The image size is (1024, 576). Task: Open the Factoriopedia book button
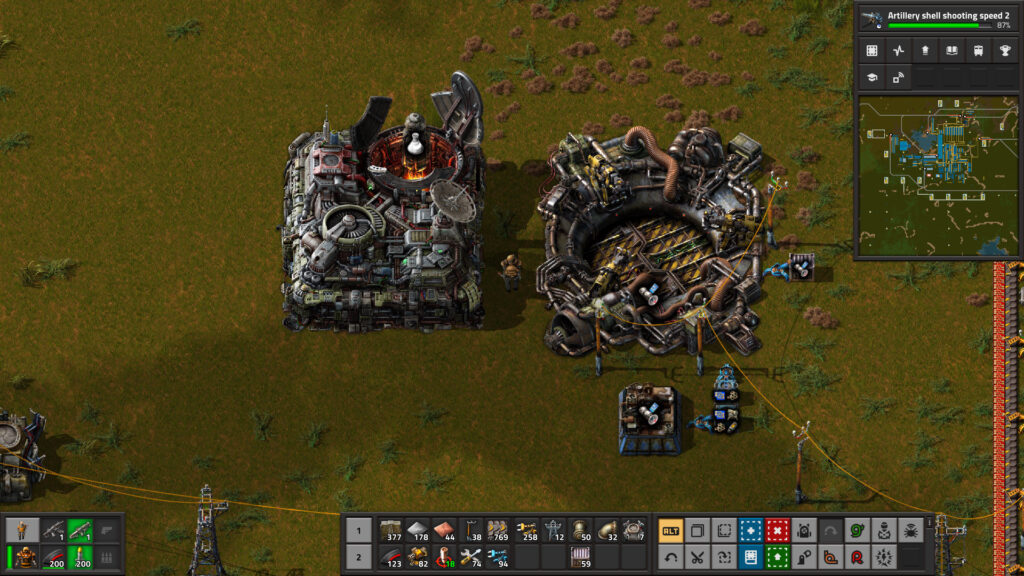click(x=951, y=51)
